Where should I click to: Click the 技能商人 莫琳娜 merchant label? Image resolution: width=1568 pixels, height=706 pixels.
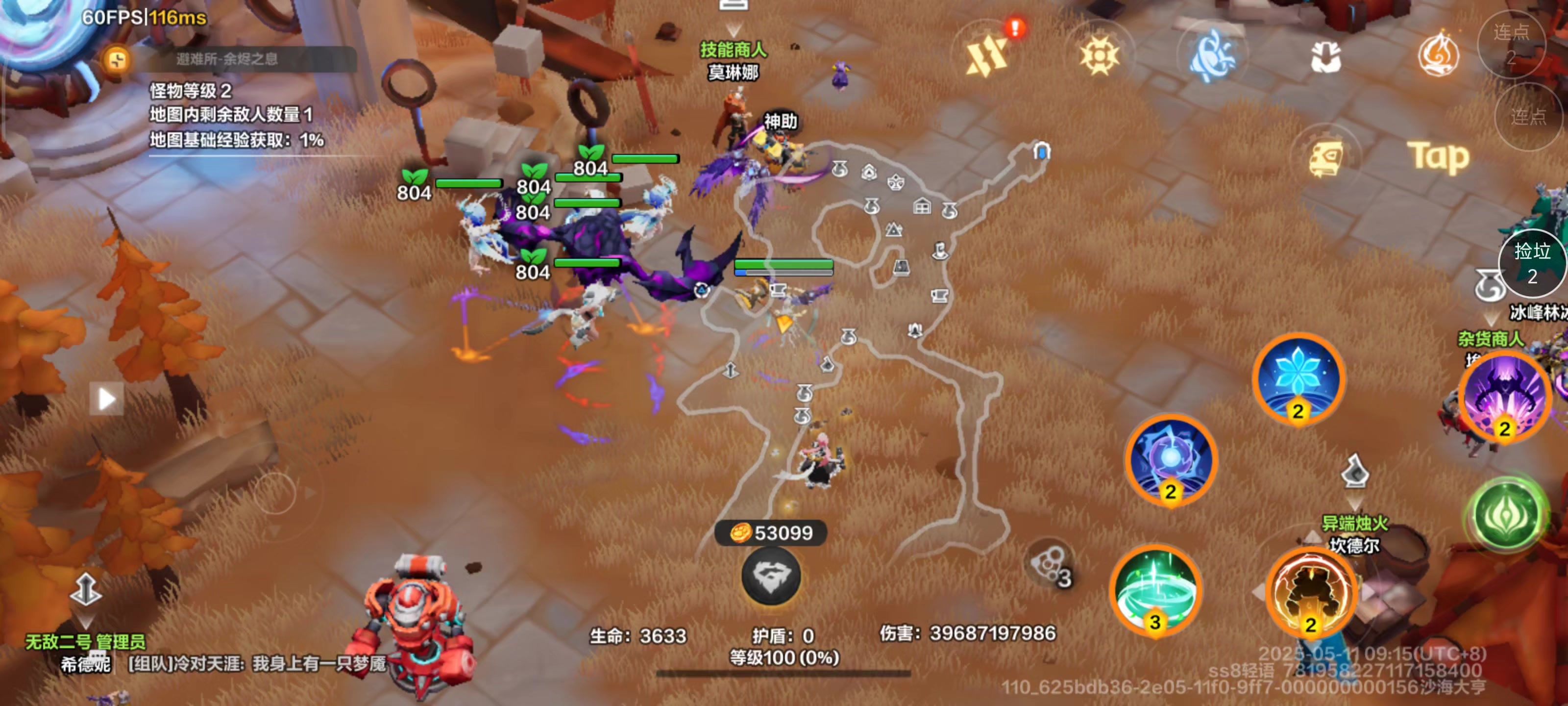pyautogui.click(x=734, y=61)
